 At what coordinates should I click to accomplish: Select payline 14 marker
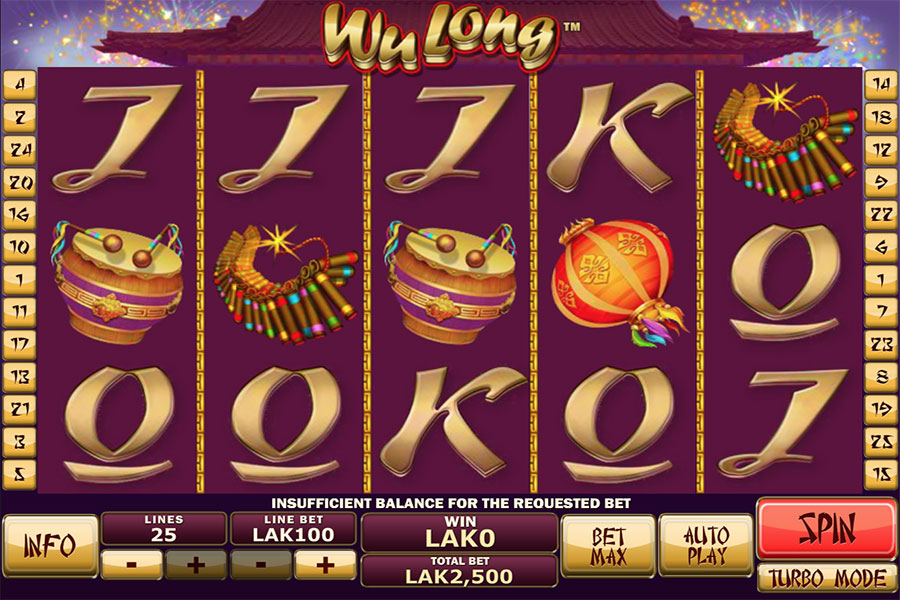pos(881,86)
